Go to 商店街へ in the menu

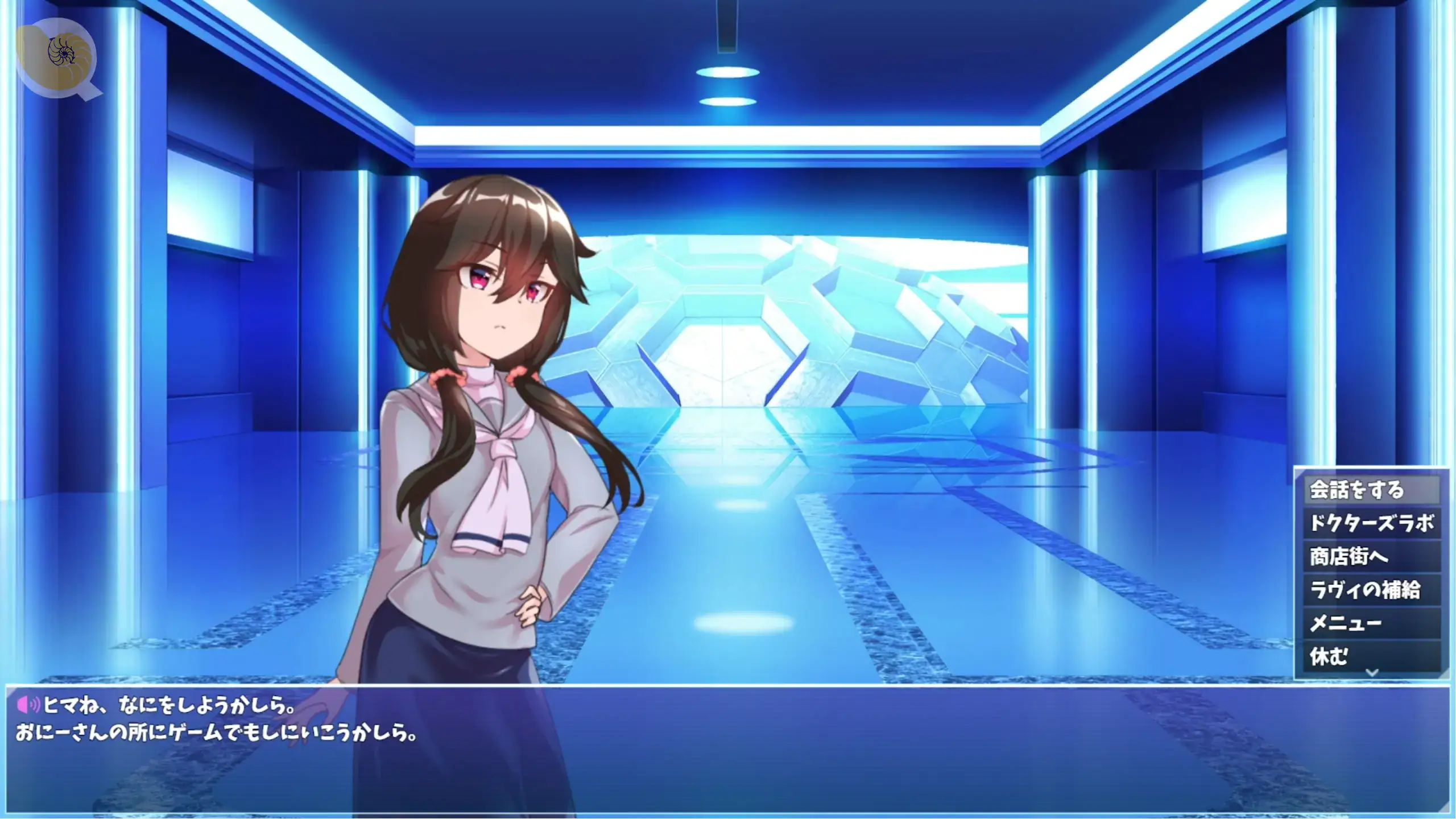[1371, 556]
